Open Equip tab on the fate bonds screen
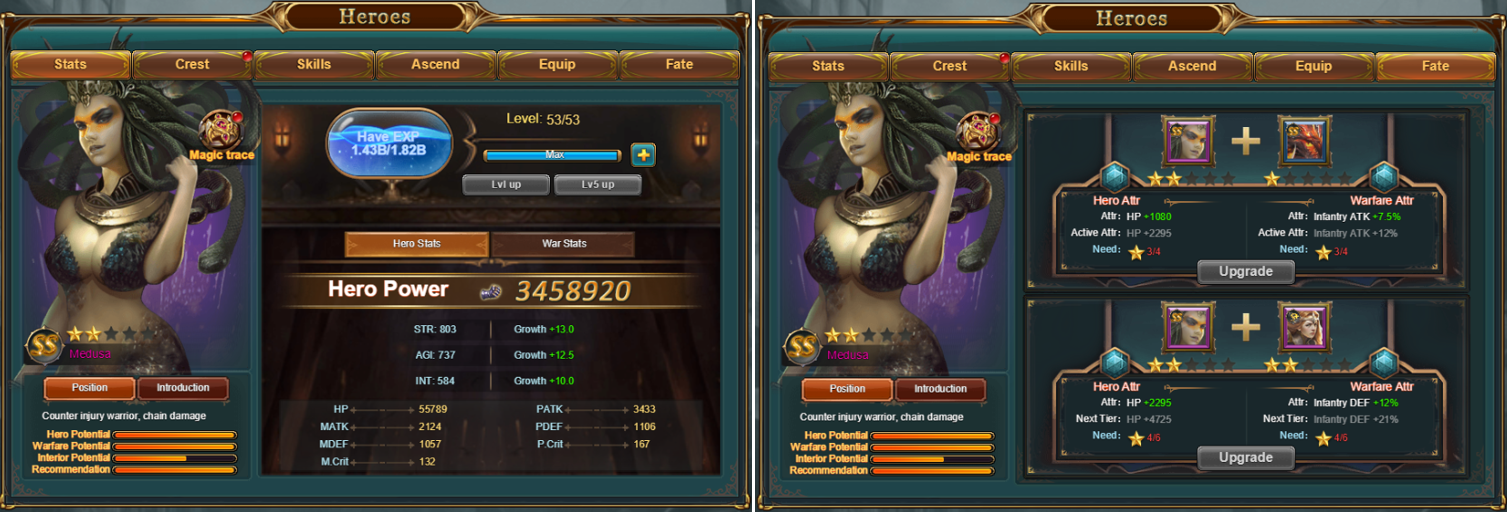 click(x=1314, y=66)
